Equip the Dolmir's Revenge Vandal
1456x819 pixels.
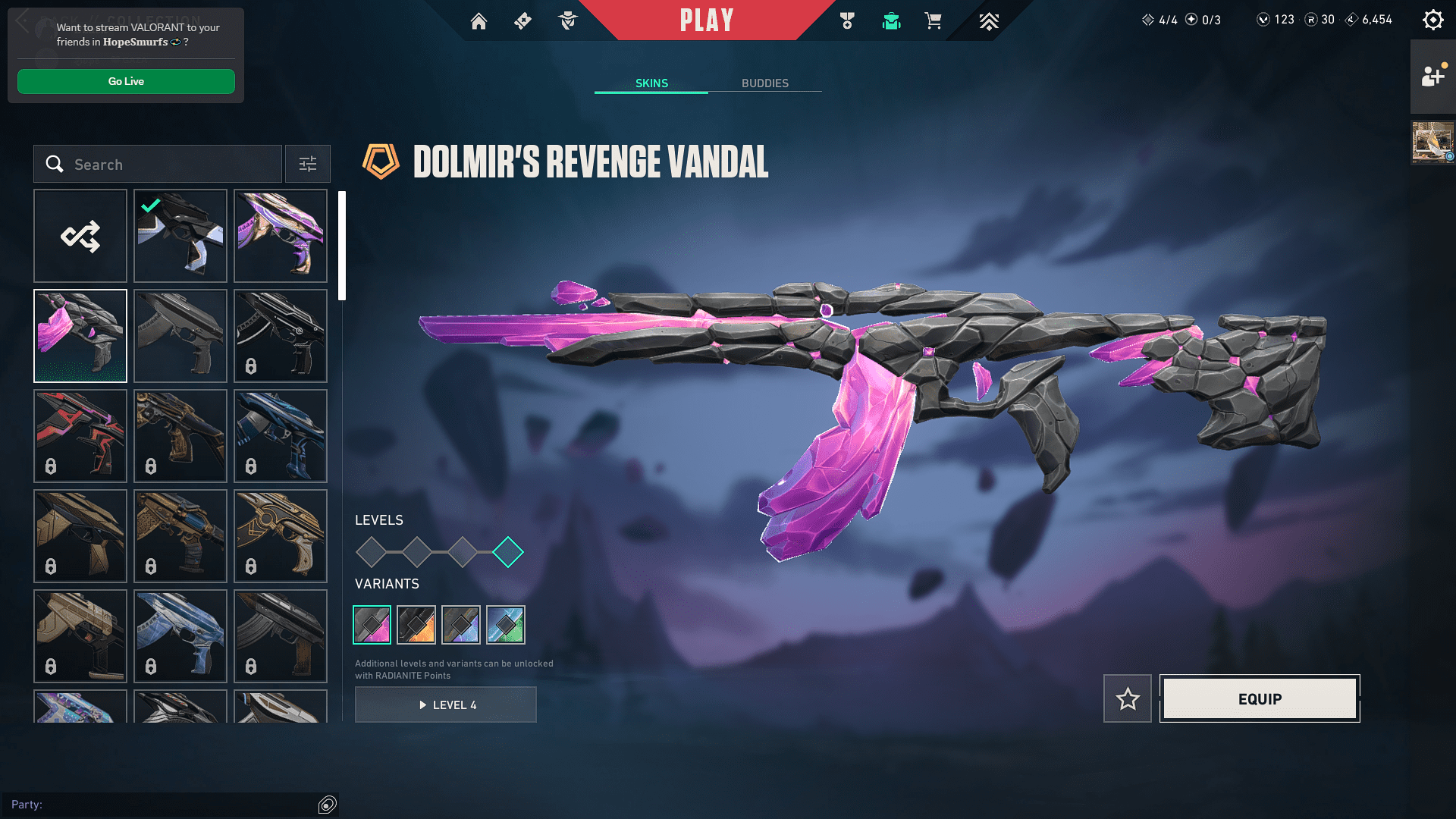coord(1260,698)
